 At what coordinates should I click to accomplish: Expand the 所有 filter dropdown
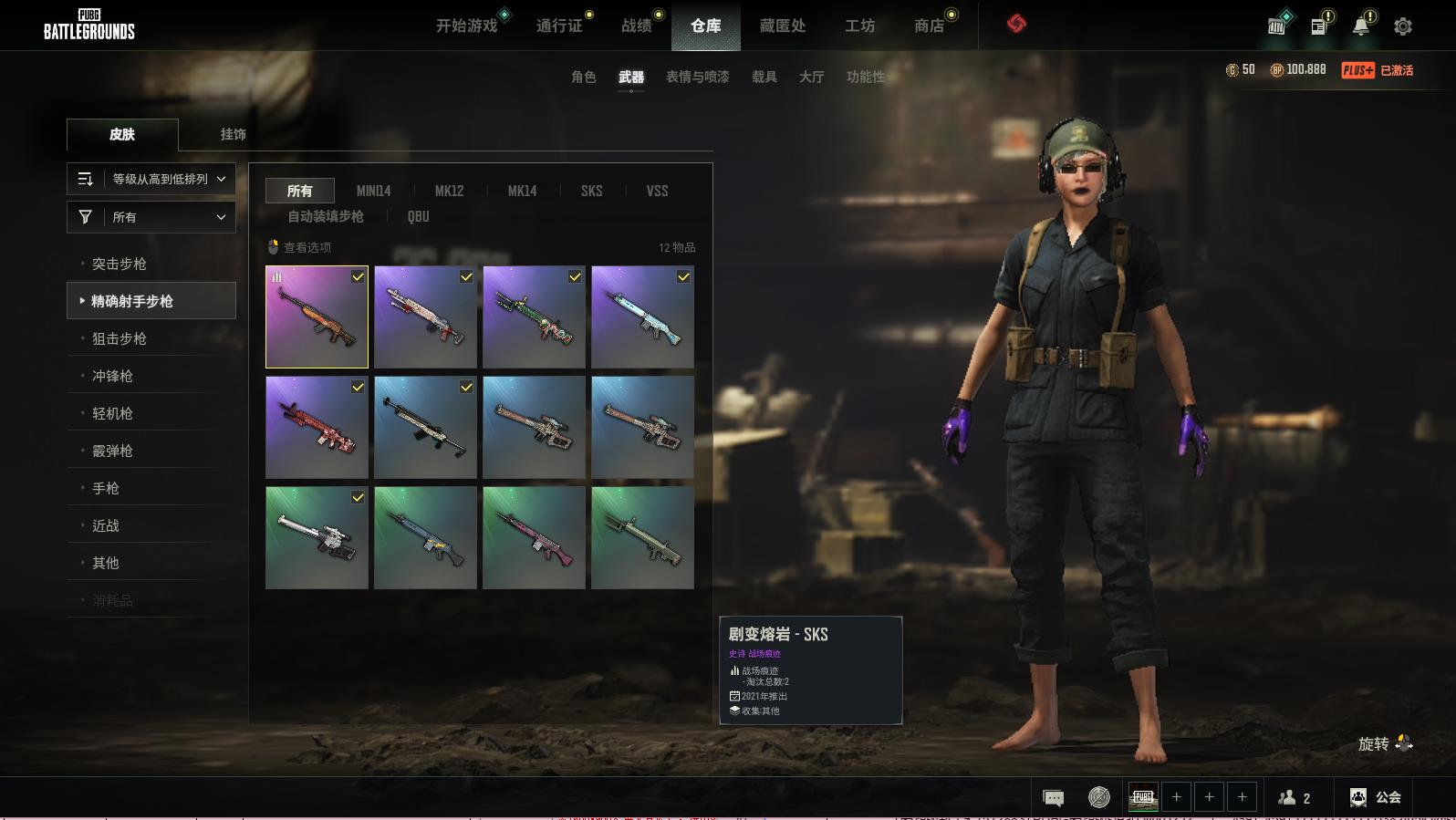click(151, 217)
